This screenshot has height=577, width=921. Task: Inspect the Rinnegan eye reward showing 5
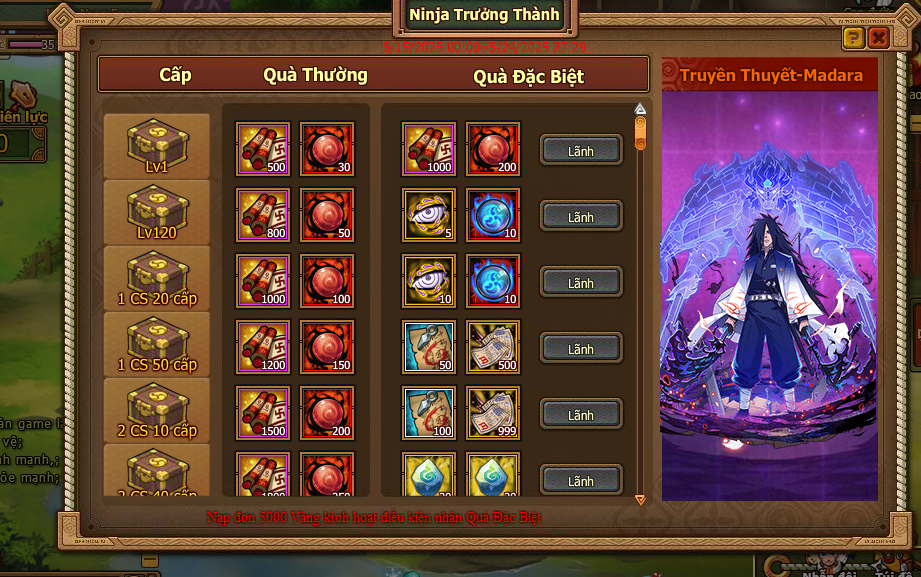click(429, 215)
